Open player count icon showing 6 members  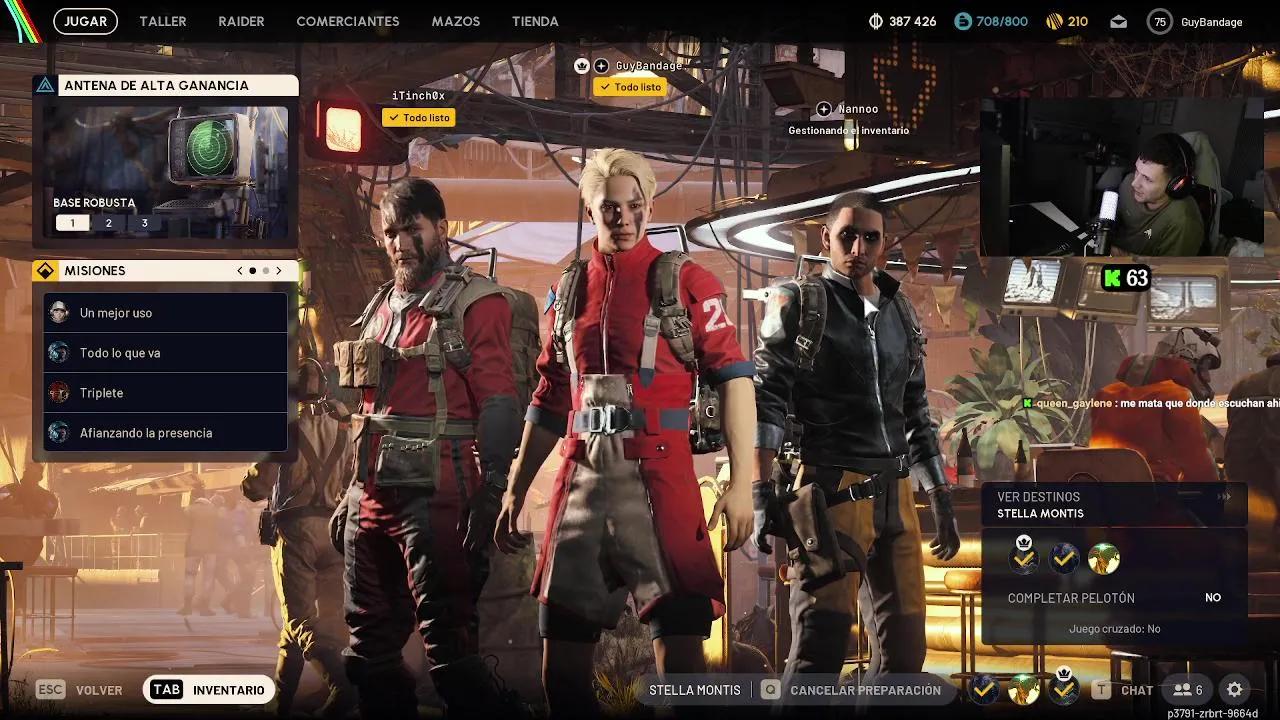pyautogui.click(x=1186, y=690)
